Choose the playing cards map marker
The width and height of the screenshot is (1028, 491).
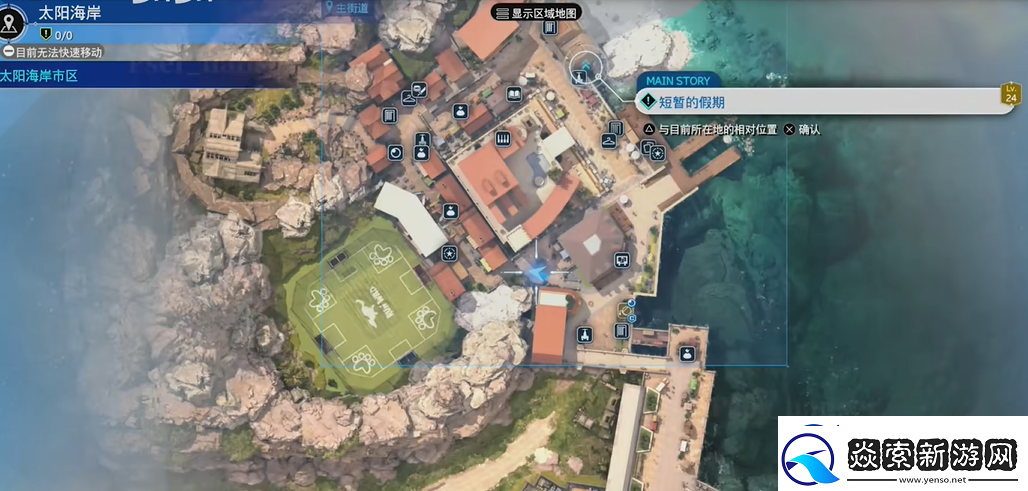(647, 148)
